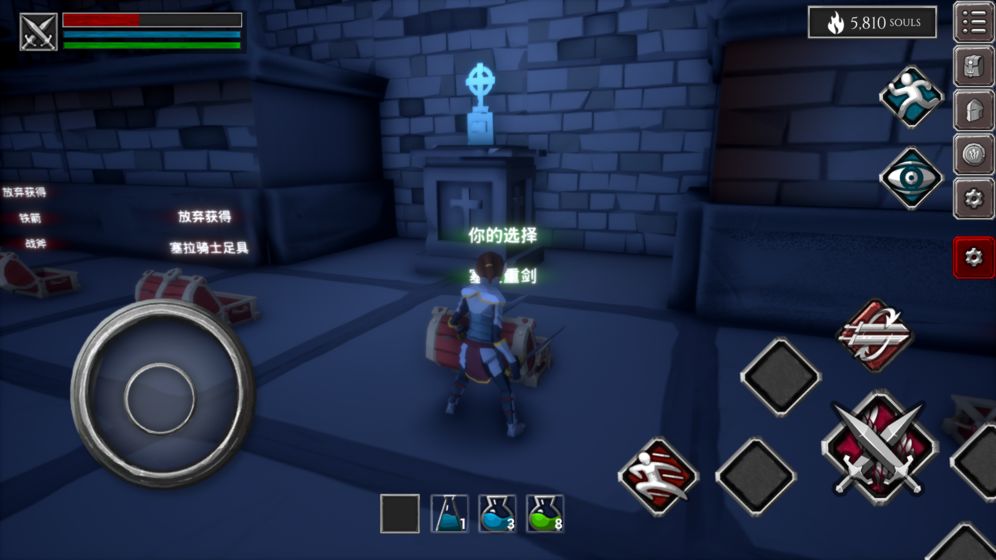
Task: Click the souls counter flame icon
Action: (x=835, y=23)
